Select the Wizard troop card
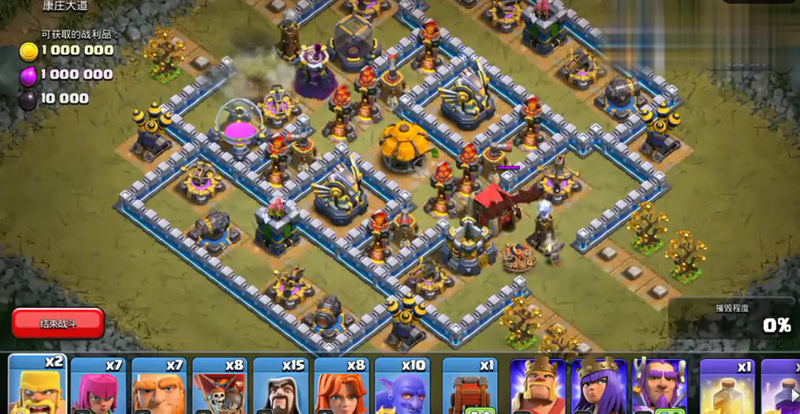Viewport: 800px width, 414px height. [281, 386]
